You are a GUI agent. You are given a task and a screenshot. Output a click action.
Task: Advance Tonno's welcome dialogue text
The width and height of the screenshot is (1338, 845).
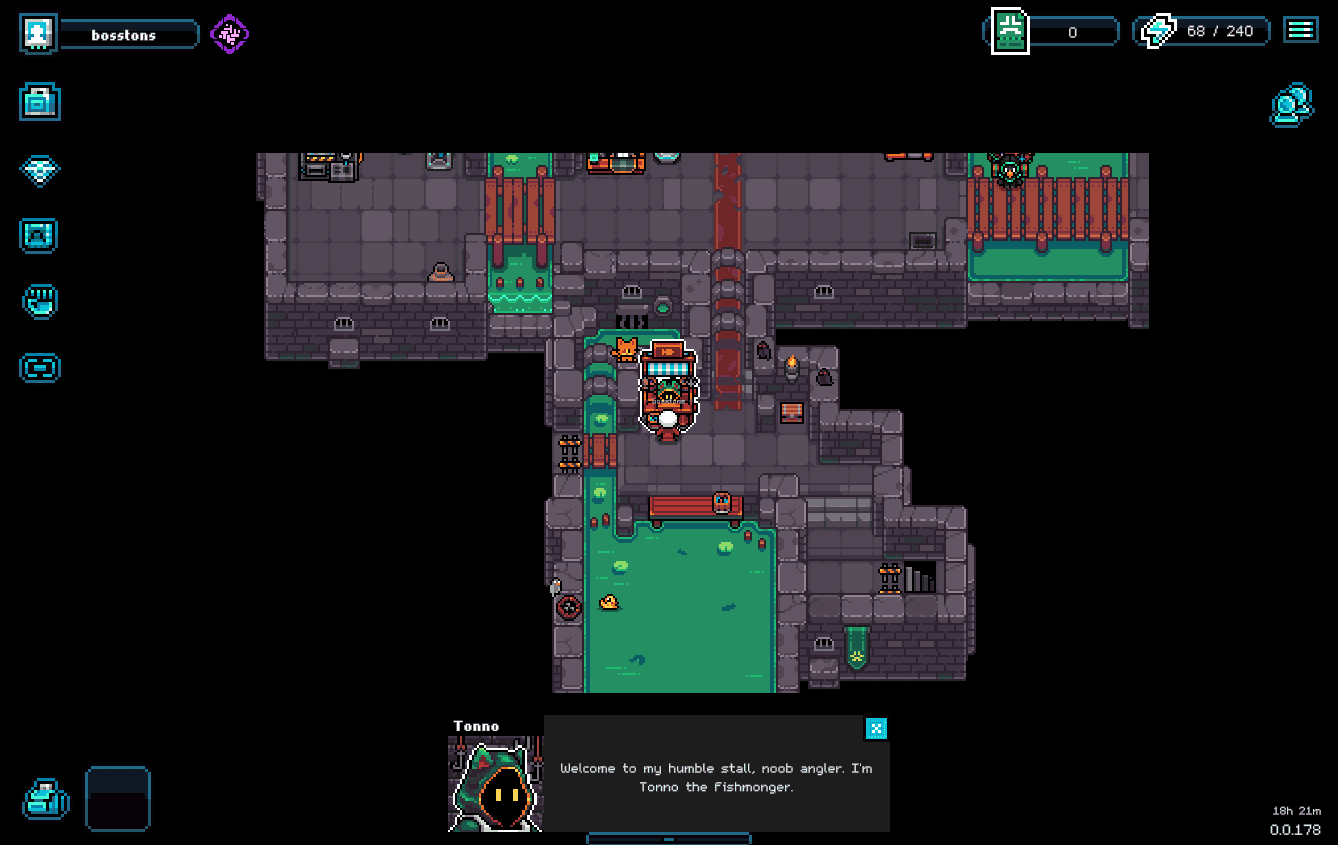pyautogui.click(x=715, y=777)
